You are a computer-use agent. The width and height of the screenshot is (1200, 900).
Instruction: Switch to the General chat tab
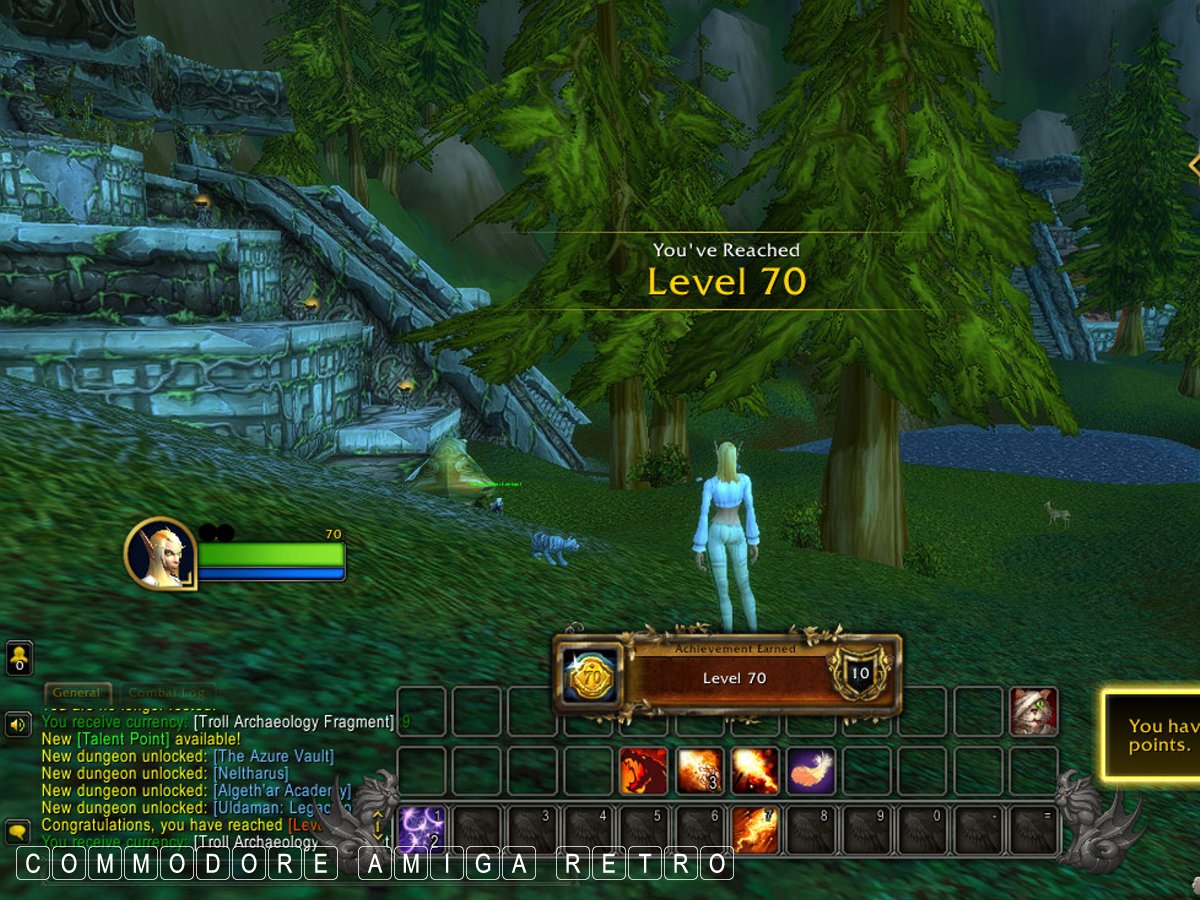tap(77, 692)
